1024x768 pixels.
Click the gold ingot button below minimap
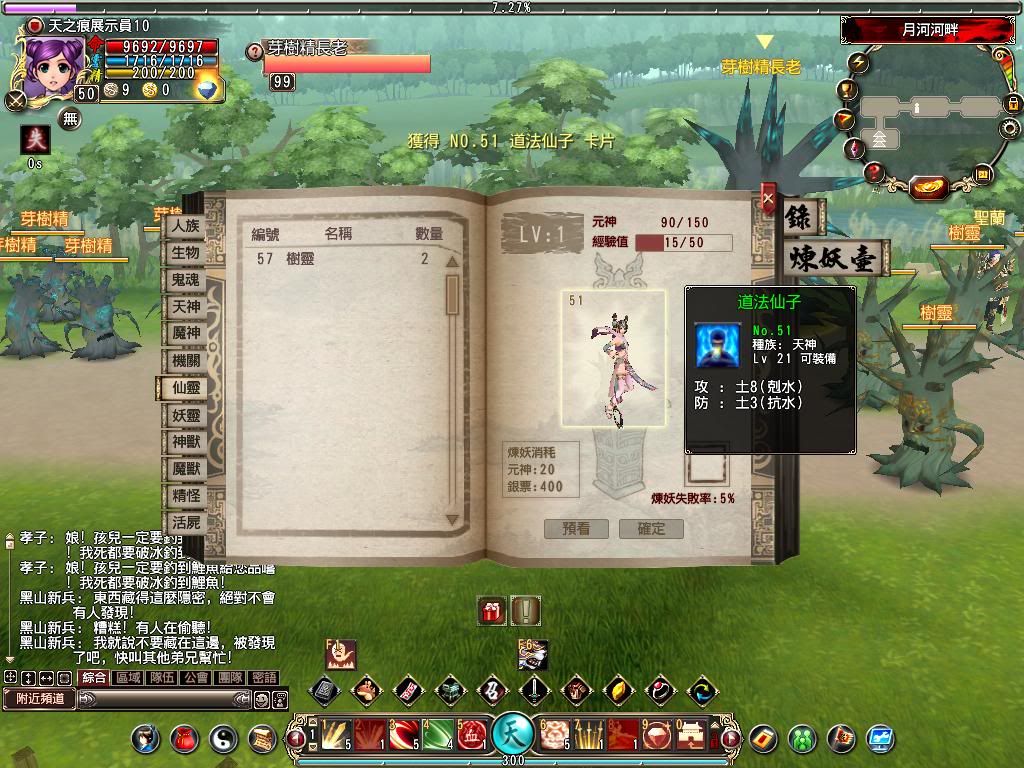coord(930,186)
